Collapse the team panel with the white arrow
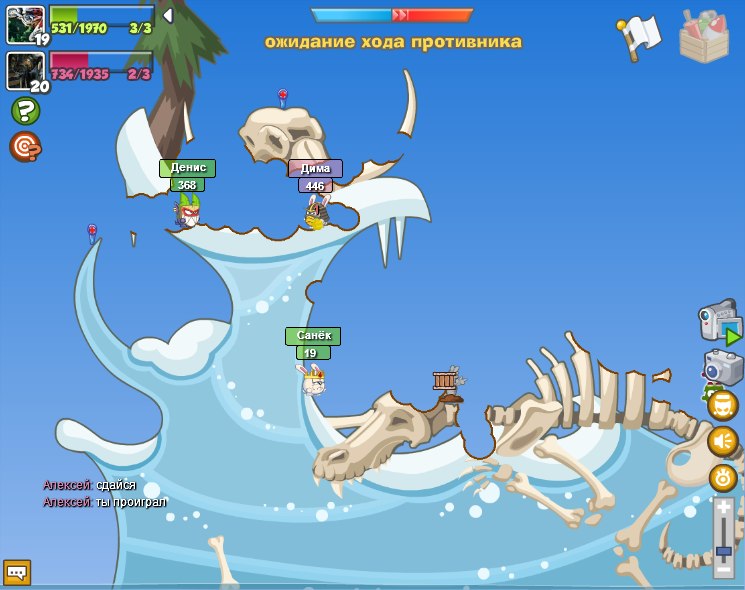 168,16
